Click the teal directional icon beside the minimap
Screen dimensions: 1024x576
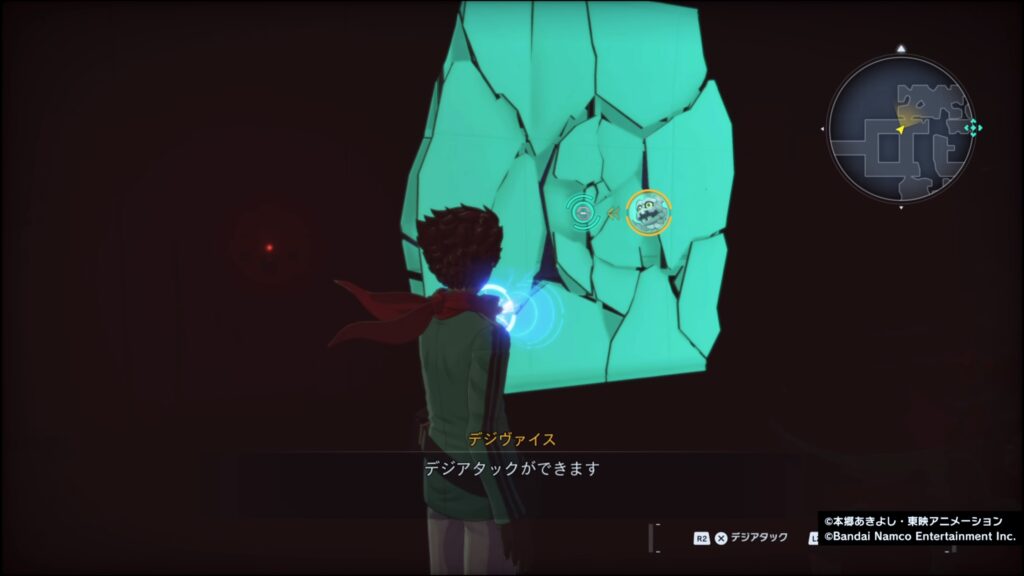(x=972, y=128)
